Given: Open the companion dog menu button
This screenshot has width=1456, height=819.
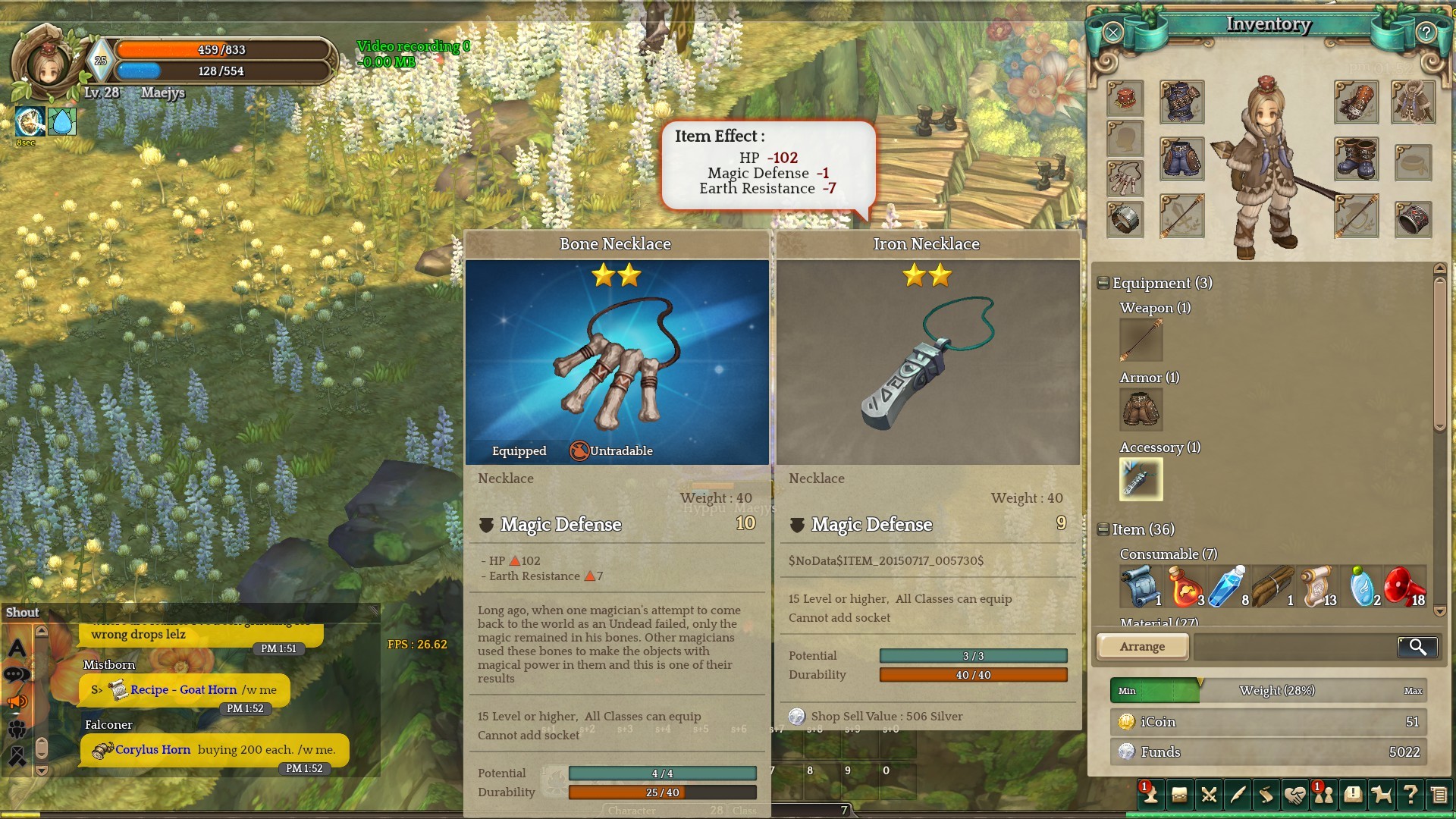Looking at the screenshot, I should [1382, 795].
